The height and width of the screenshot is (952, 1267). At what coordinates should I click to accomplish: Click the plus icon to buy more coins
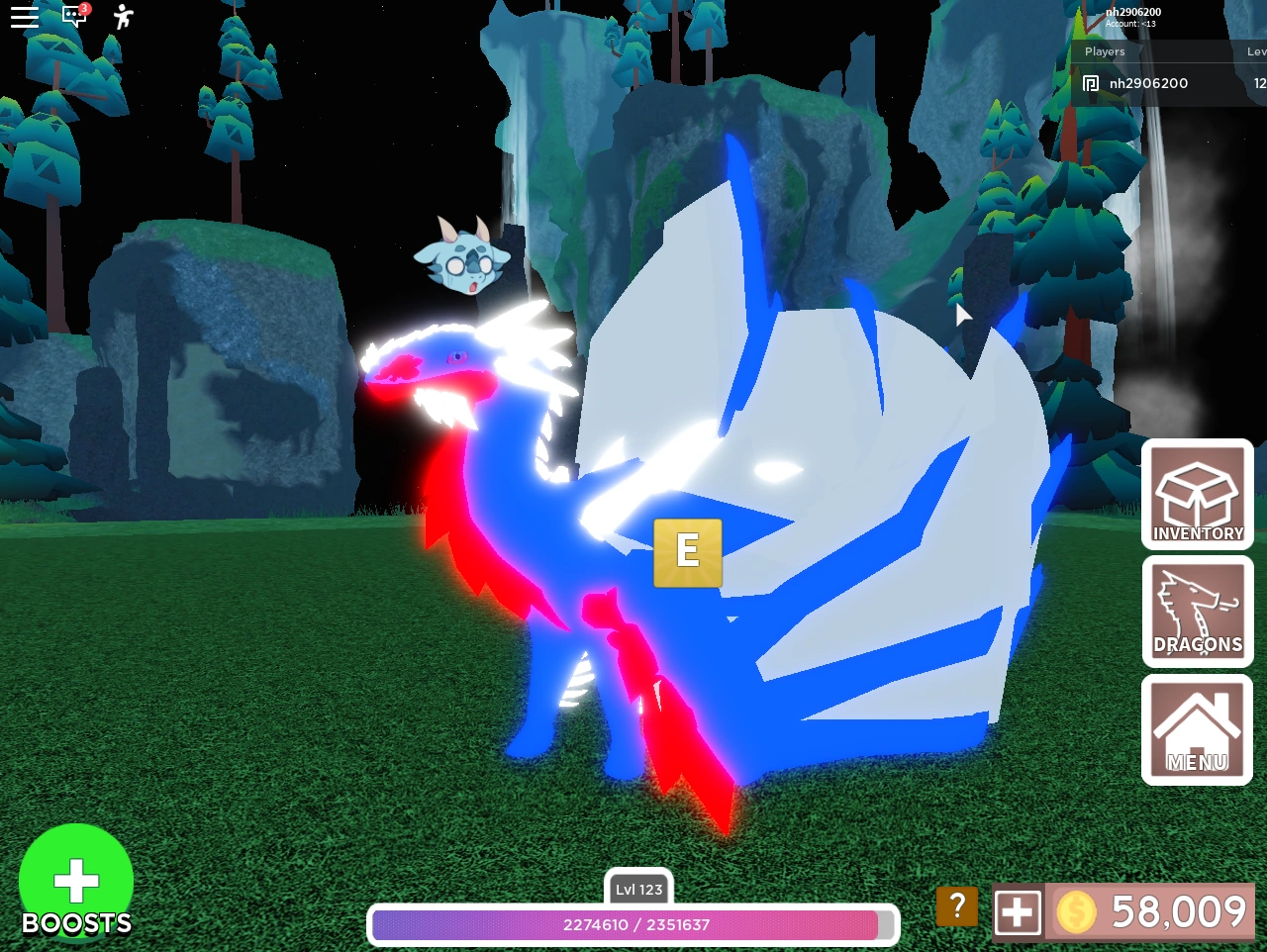[1018, 911]
